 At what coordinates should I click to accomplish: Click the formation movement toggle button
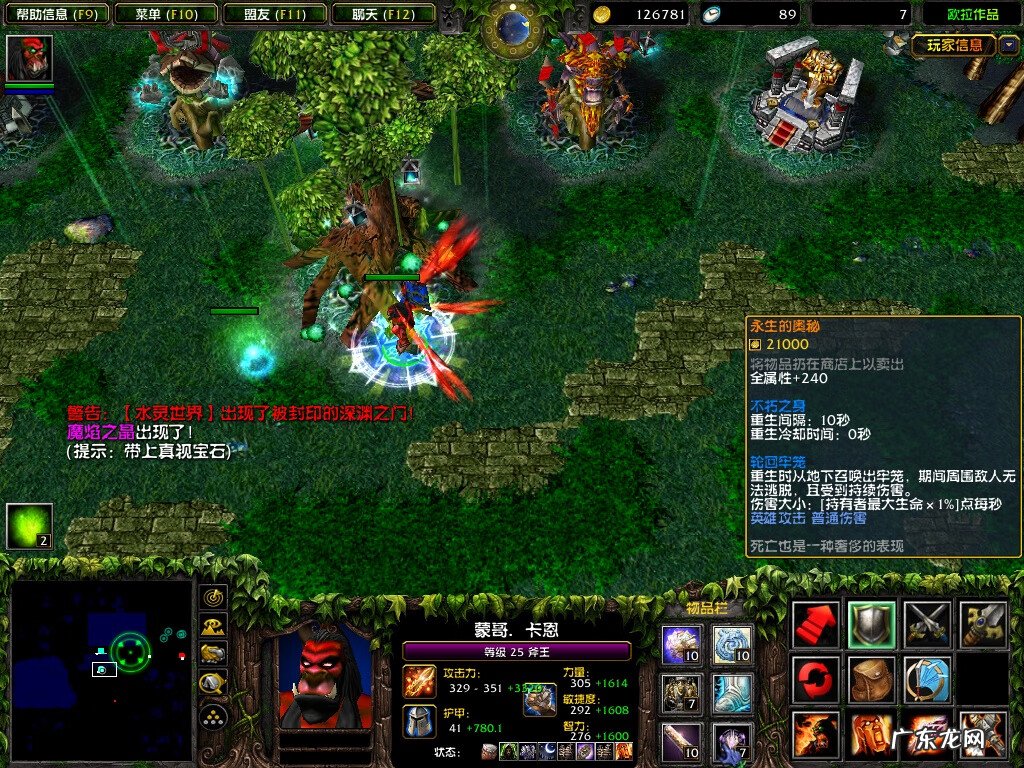pos(213,715)
